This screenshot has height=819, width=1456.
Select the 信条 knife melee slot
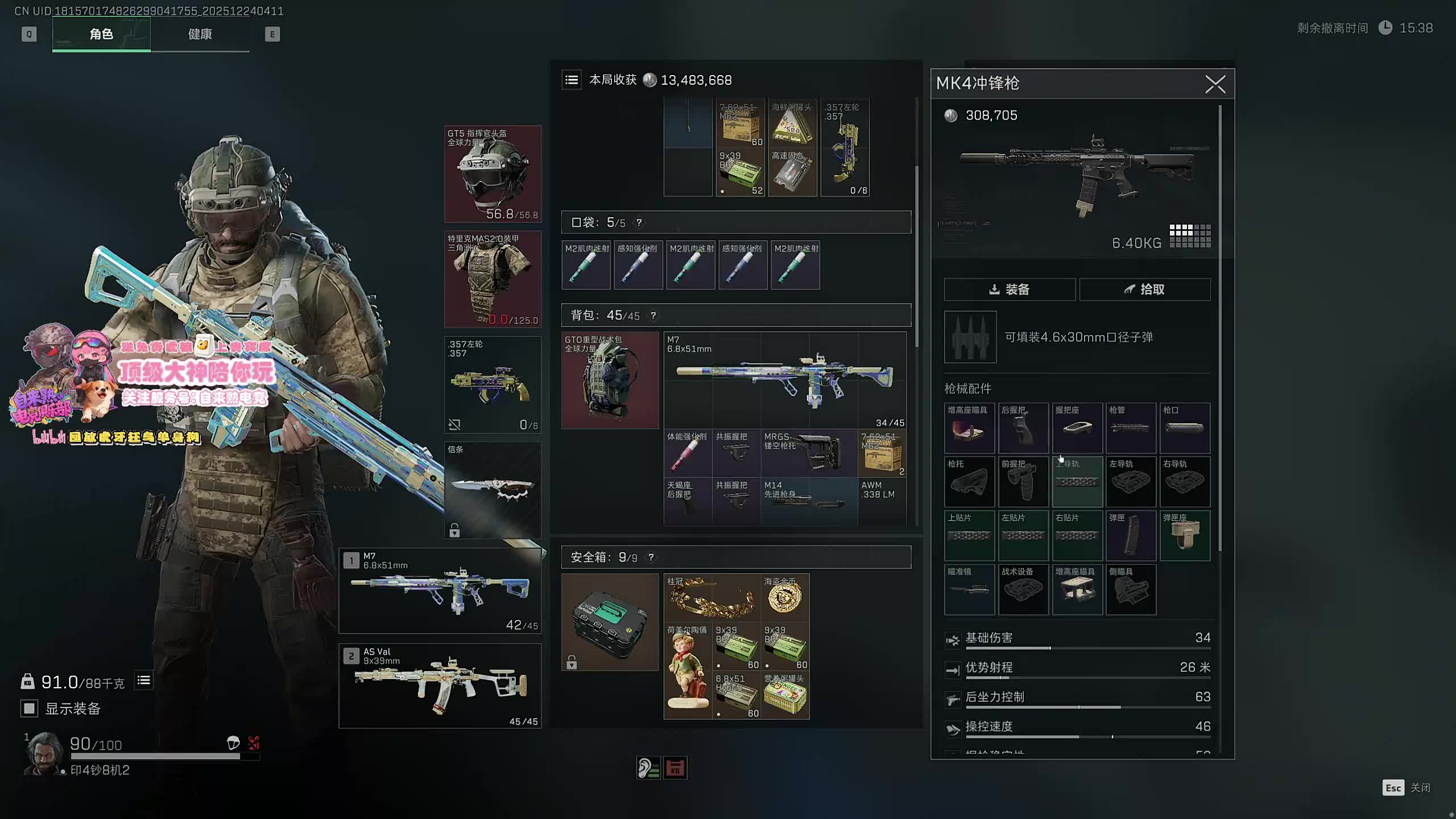493,490
